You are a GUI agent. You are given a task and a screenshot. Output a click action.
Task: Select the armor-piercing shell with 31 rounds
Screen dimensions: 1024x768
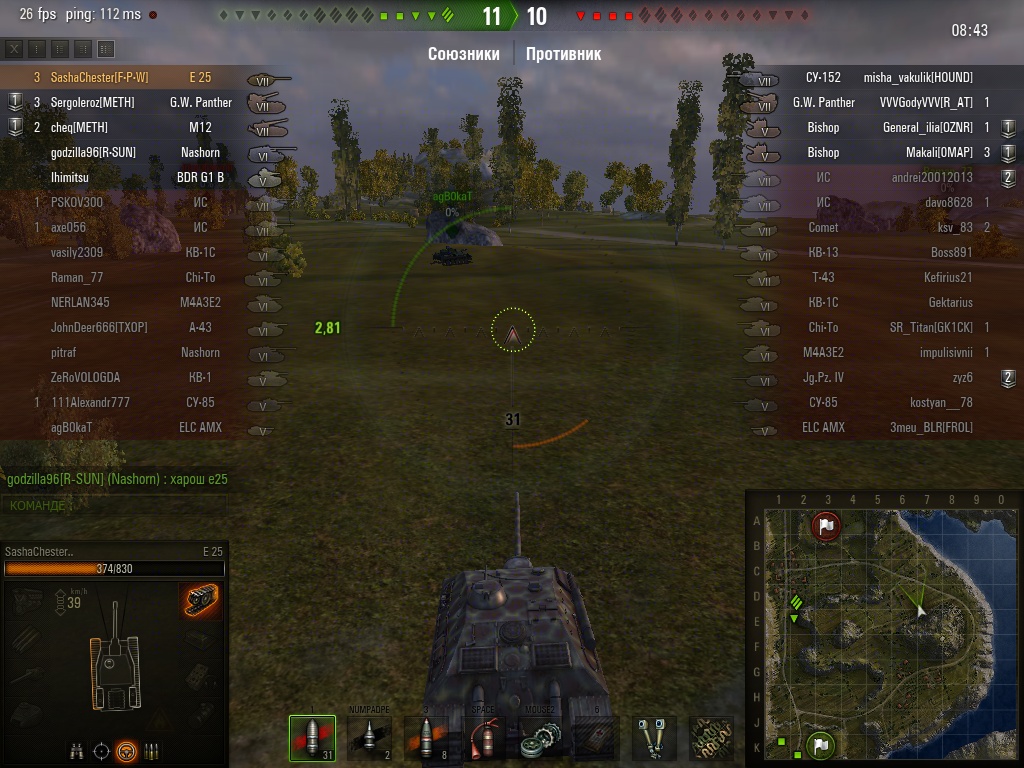(312, 738)
